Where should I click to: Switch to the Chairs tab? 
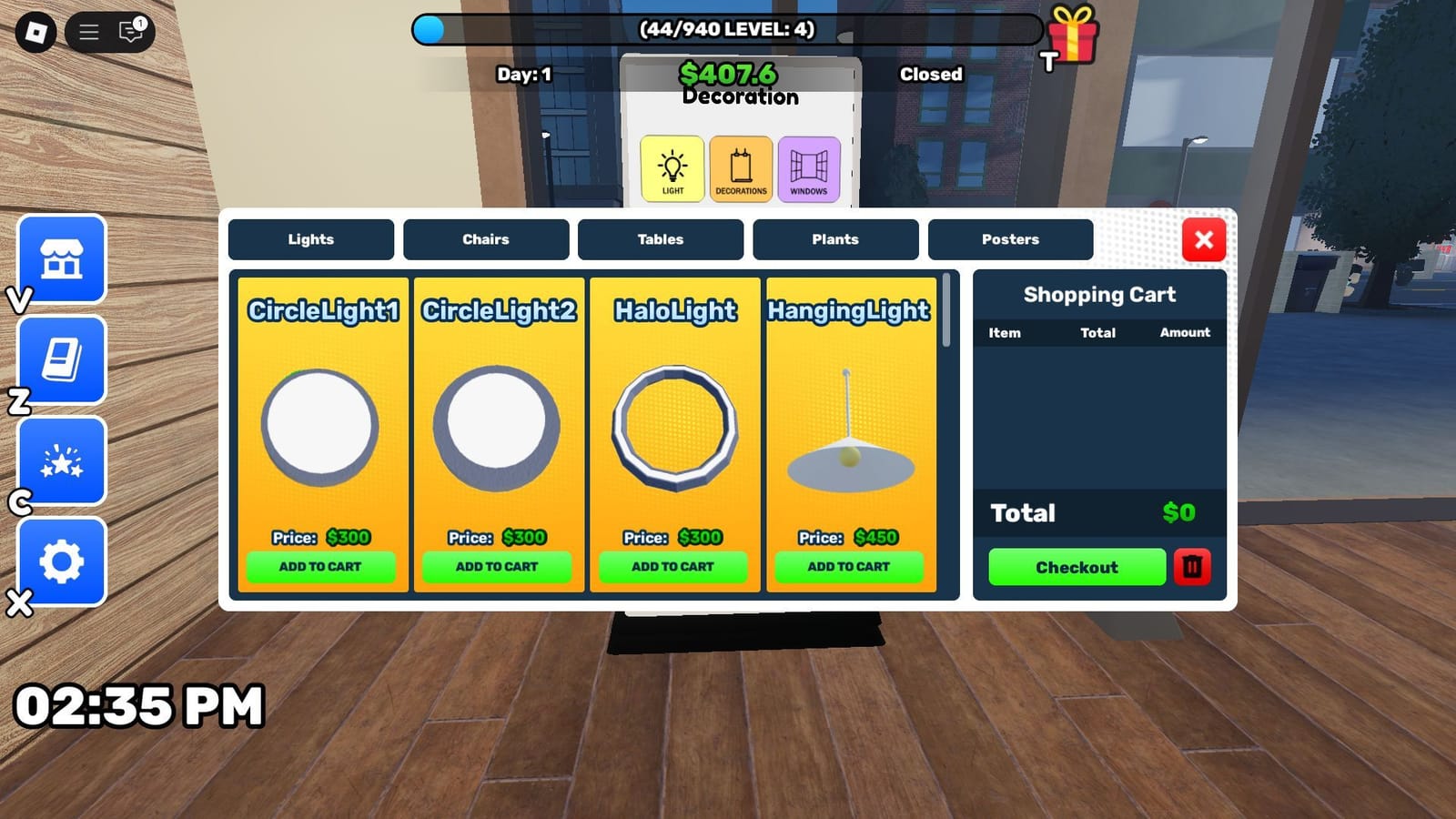click(485, 239)
